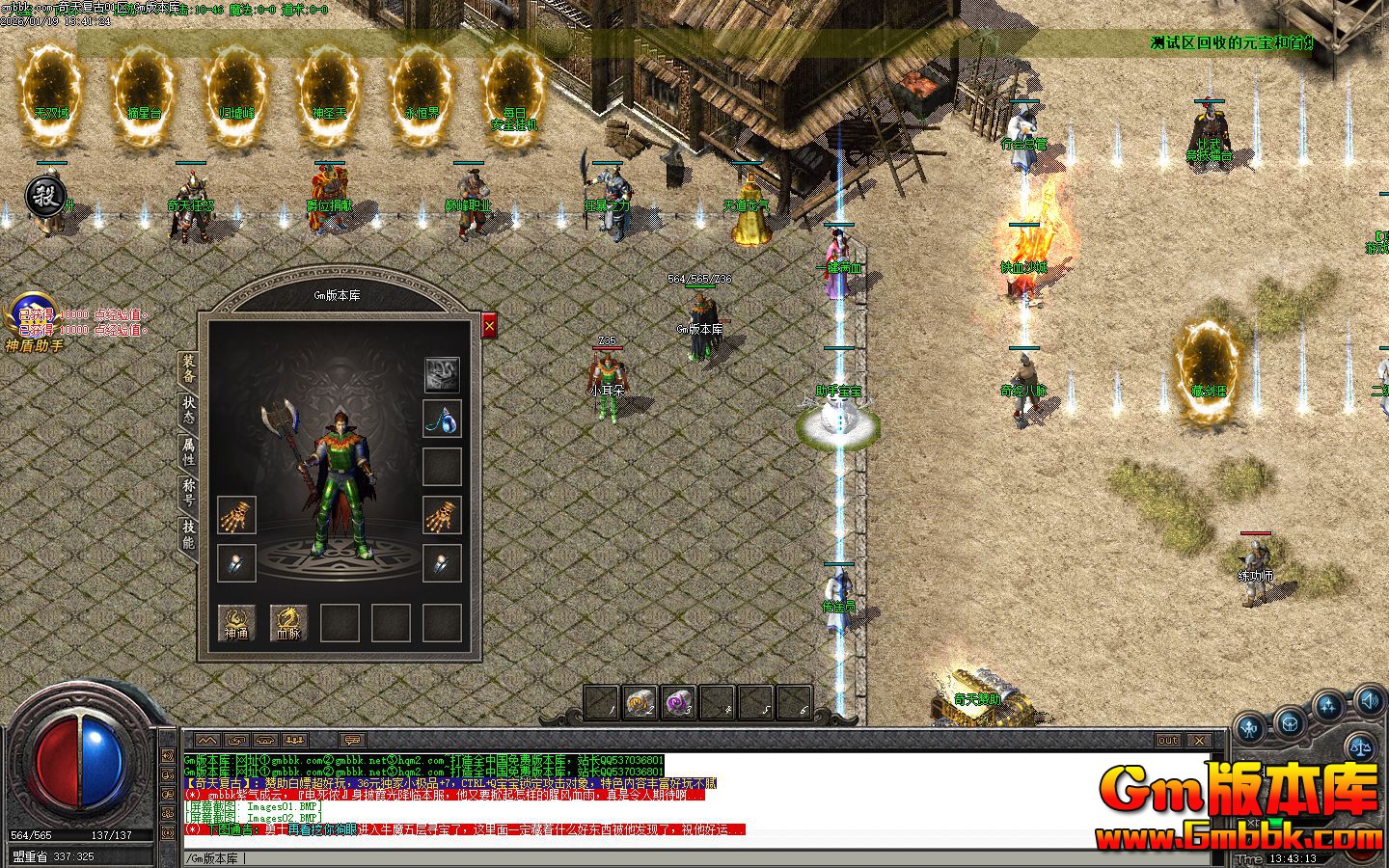This screenshot has width=1389, height=868.
Task: Open the 血脉 bloodline button
Action: (287, 622)
